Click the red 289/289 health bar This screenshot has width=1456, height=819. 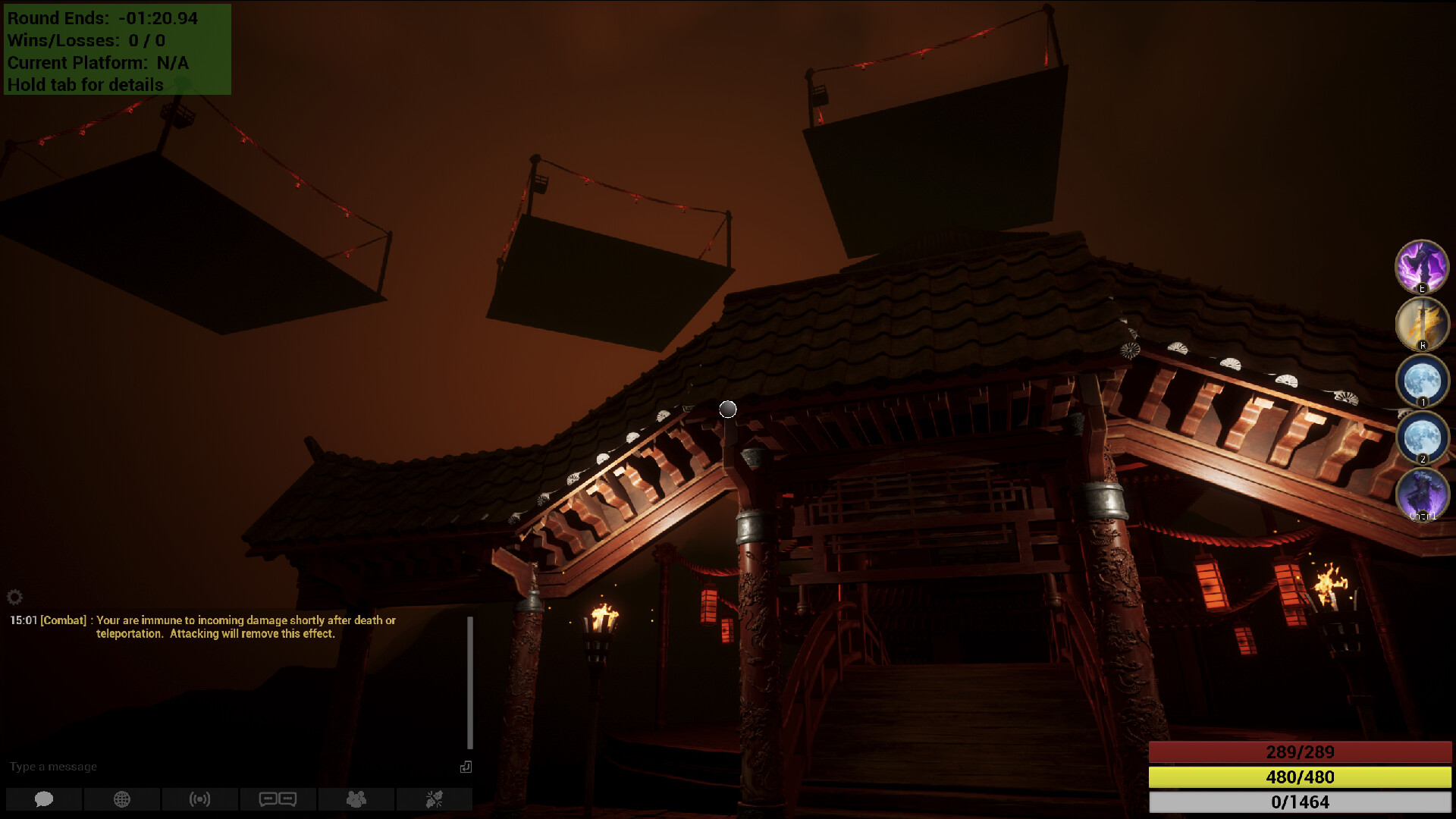click(x=1298, y=752)
